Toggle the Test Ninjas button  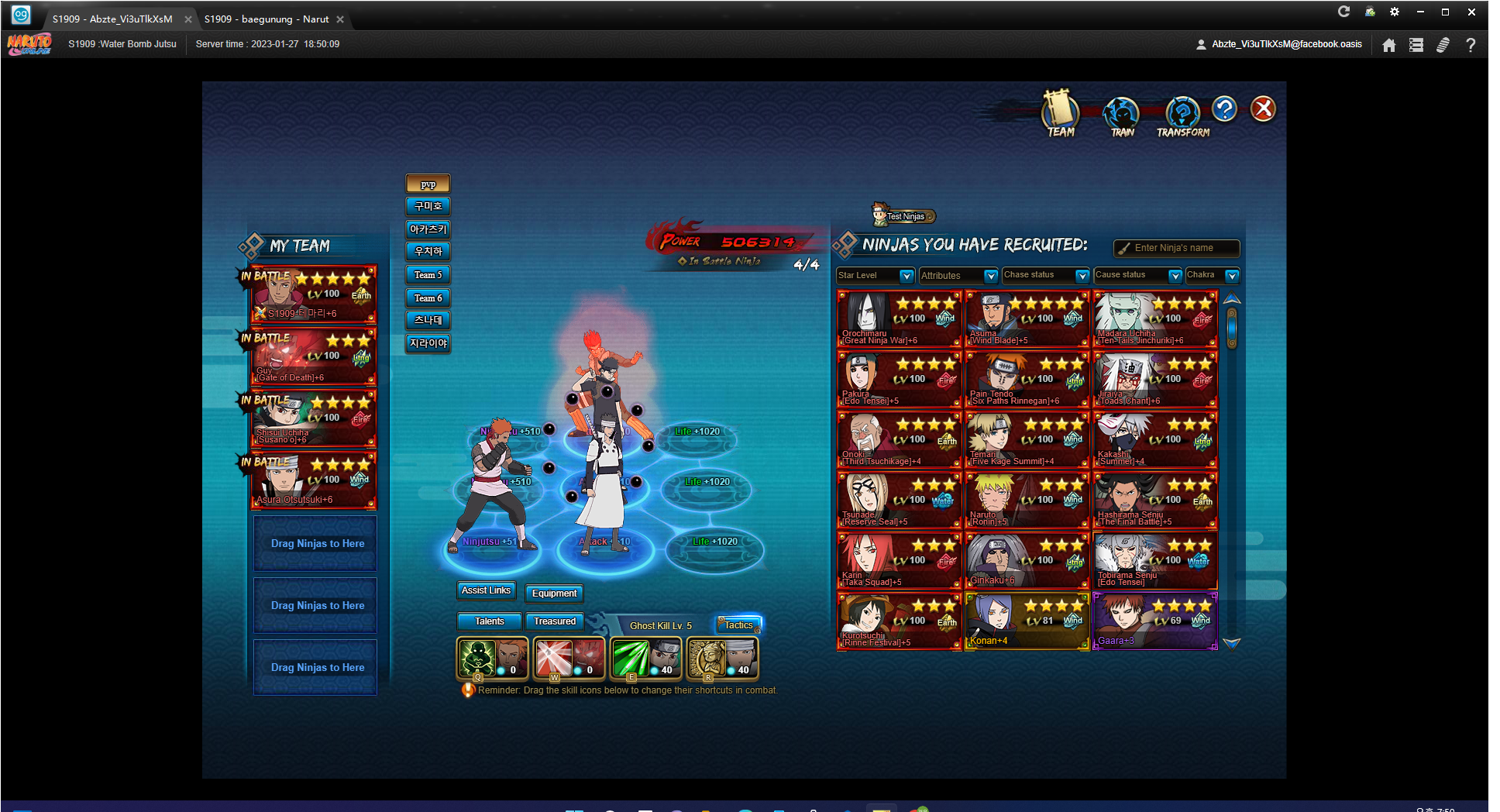click(x=904, y=216)
